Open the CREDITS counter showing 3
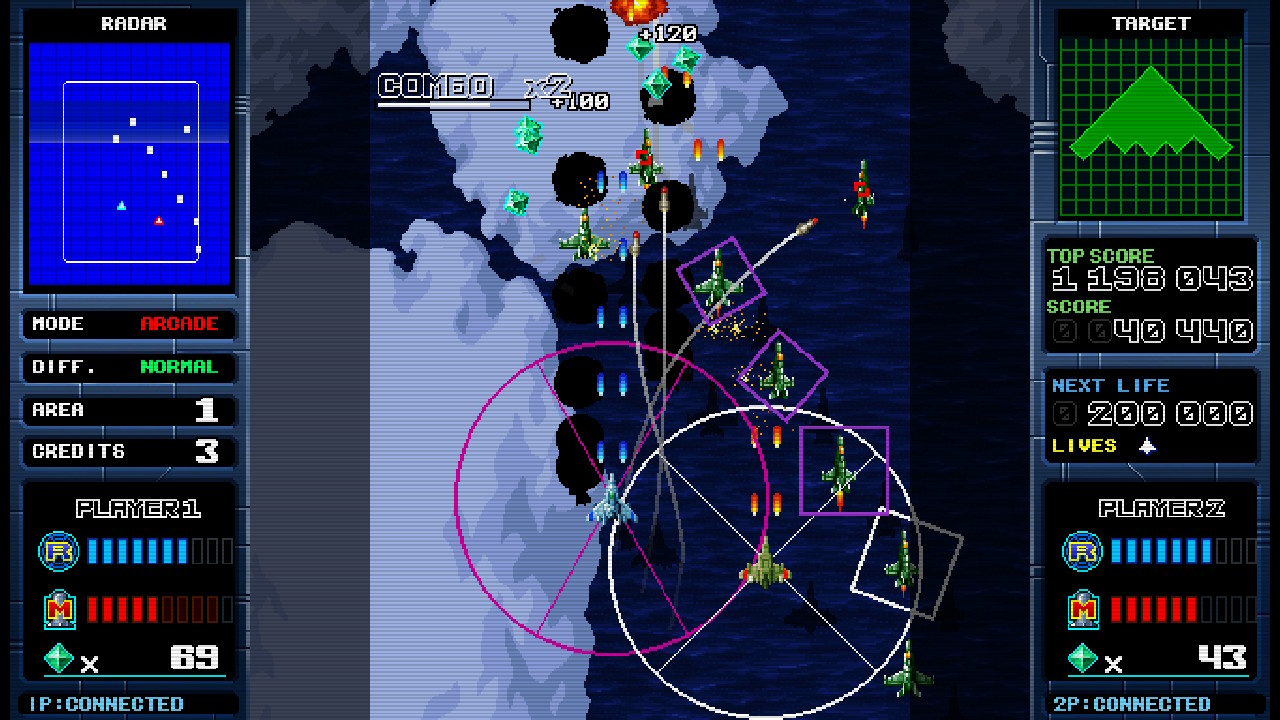 click(128, 452)
